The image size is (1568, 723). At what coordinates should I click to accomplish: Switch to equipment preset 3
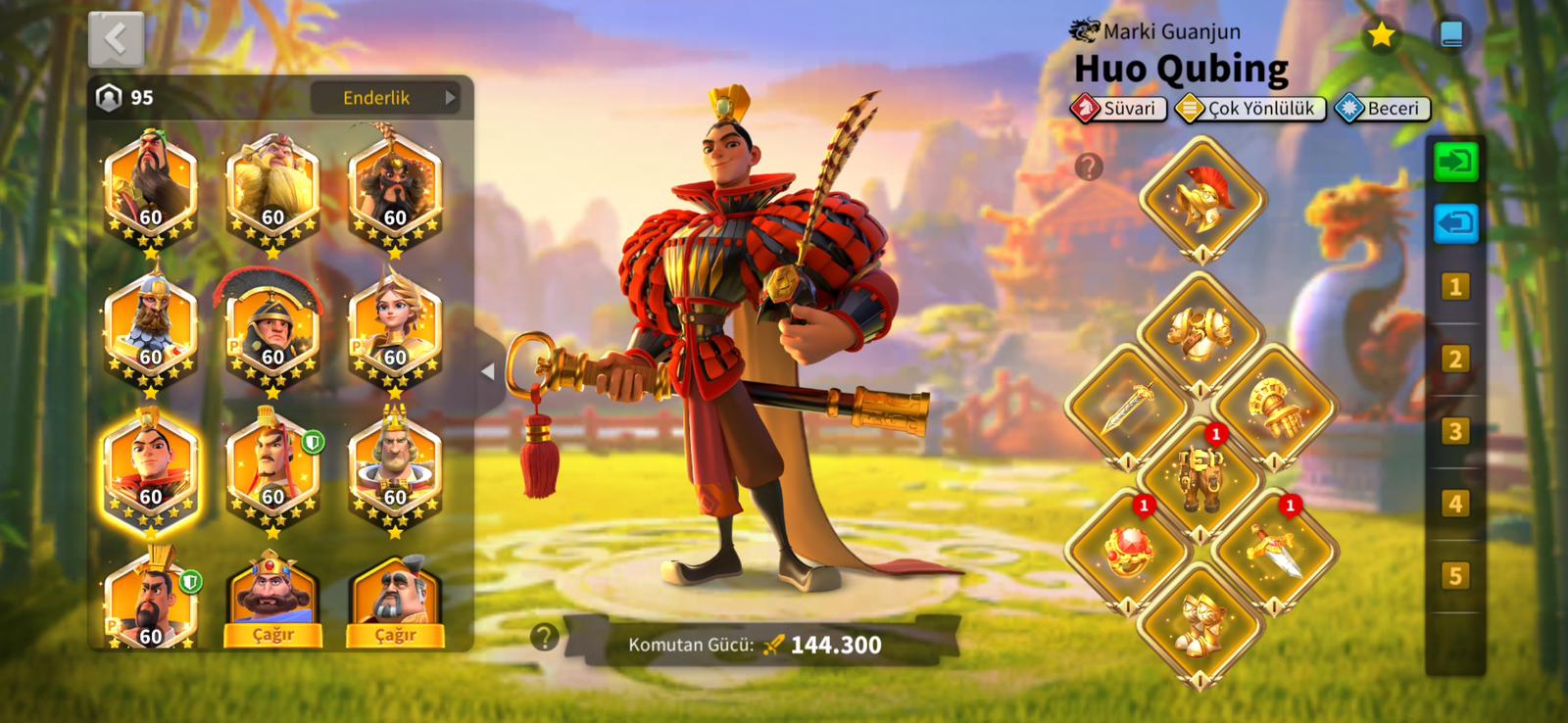pyautogui.click(x=1455, y=431)
